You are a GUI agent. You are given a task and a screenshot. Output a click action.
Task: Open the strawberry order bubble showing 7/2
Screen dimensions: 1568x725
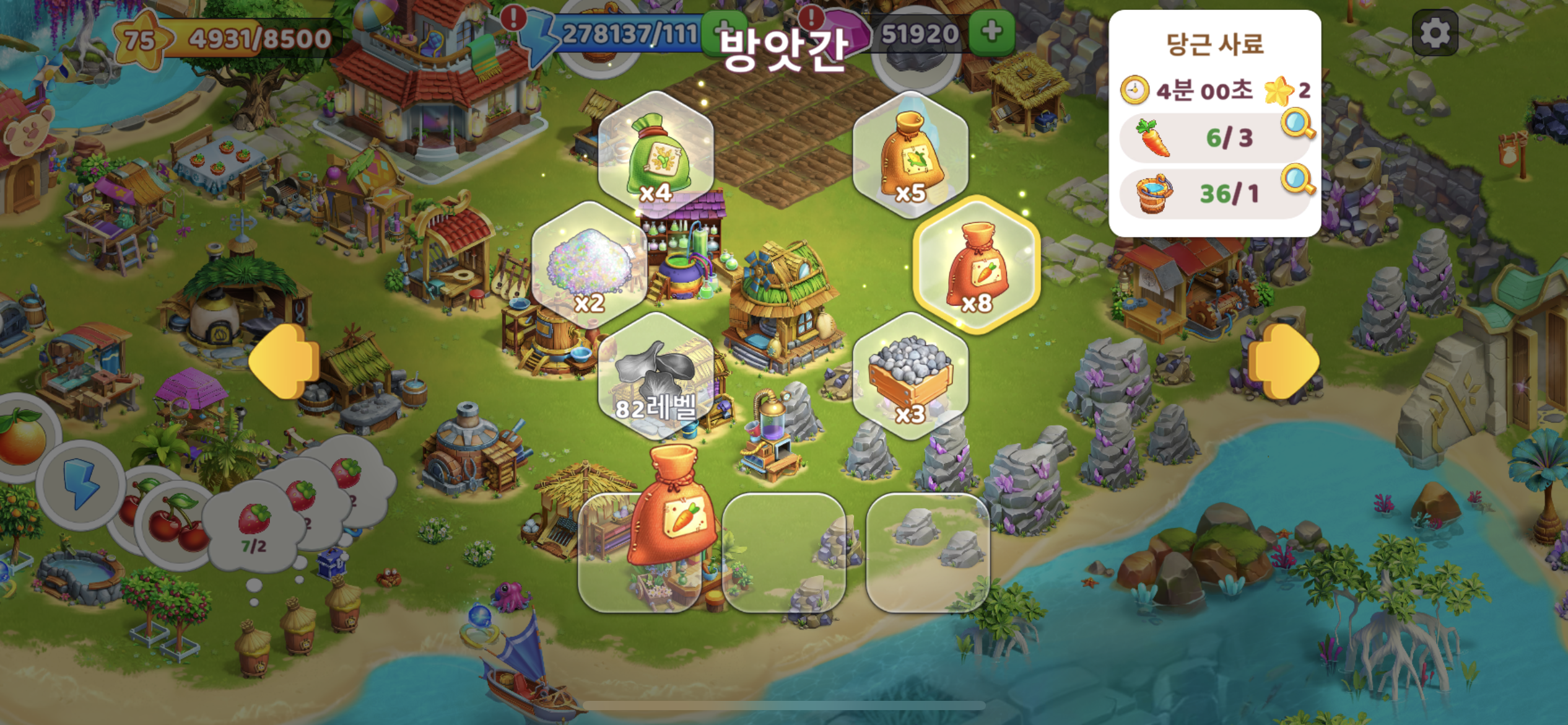253,527
